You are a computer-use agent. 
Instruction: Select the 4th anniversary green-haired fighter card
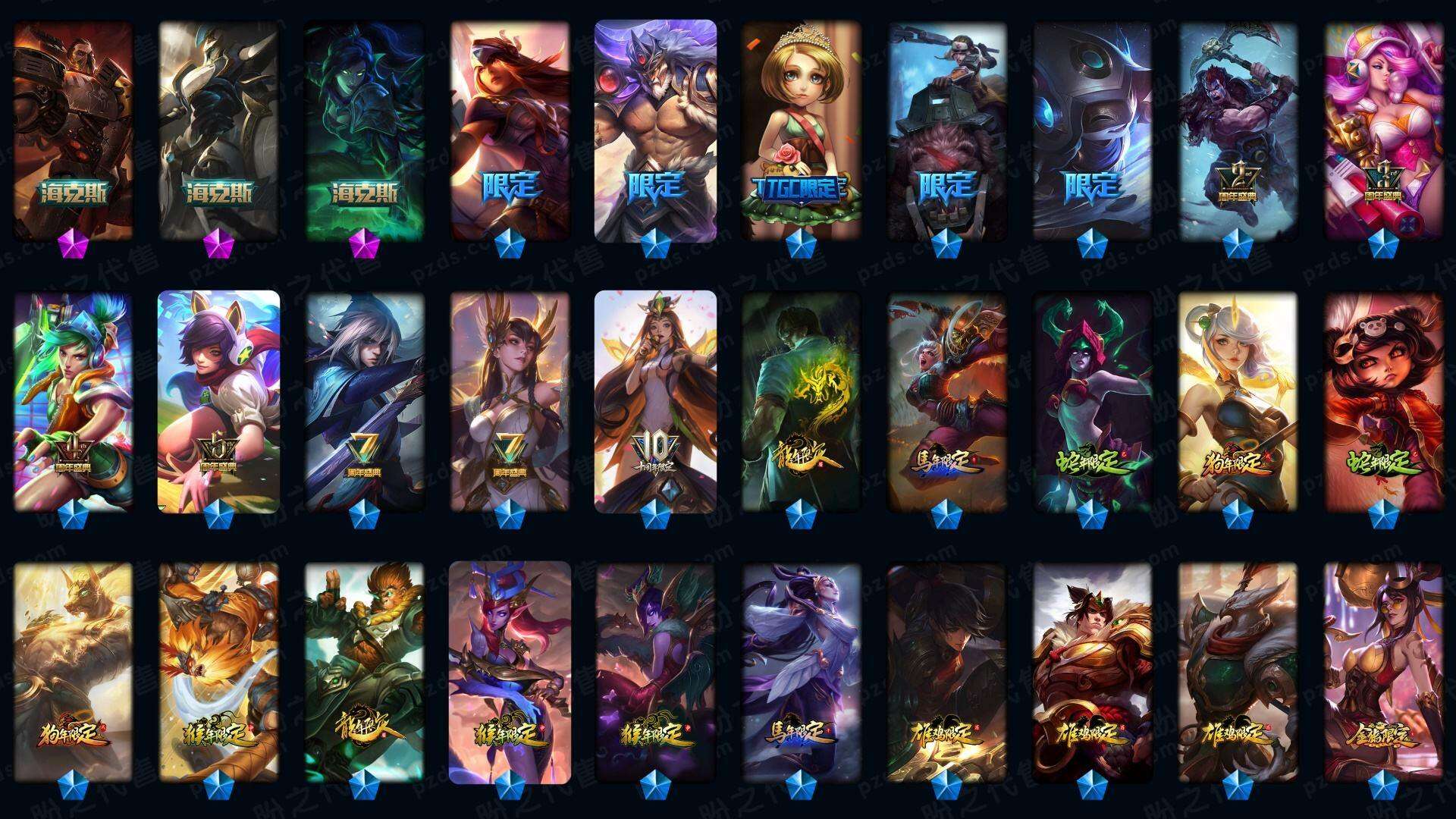point(73,402)
